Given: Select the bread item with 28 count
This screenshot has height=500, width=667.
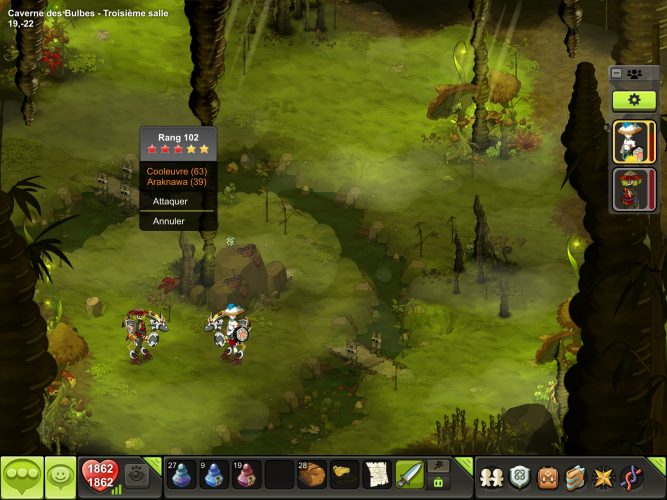Looking at the screenshot, I should tap(311, 475).
